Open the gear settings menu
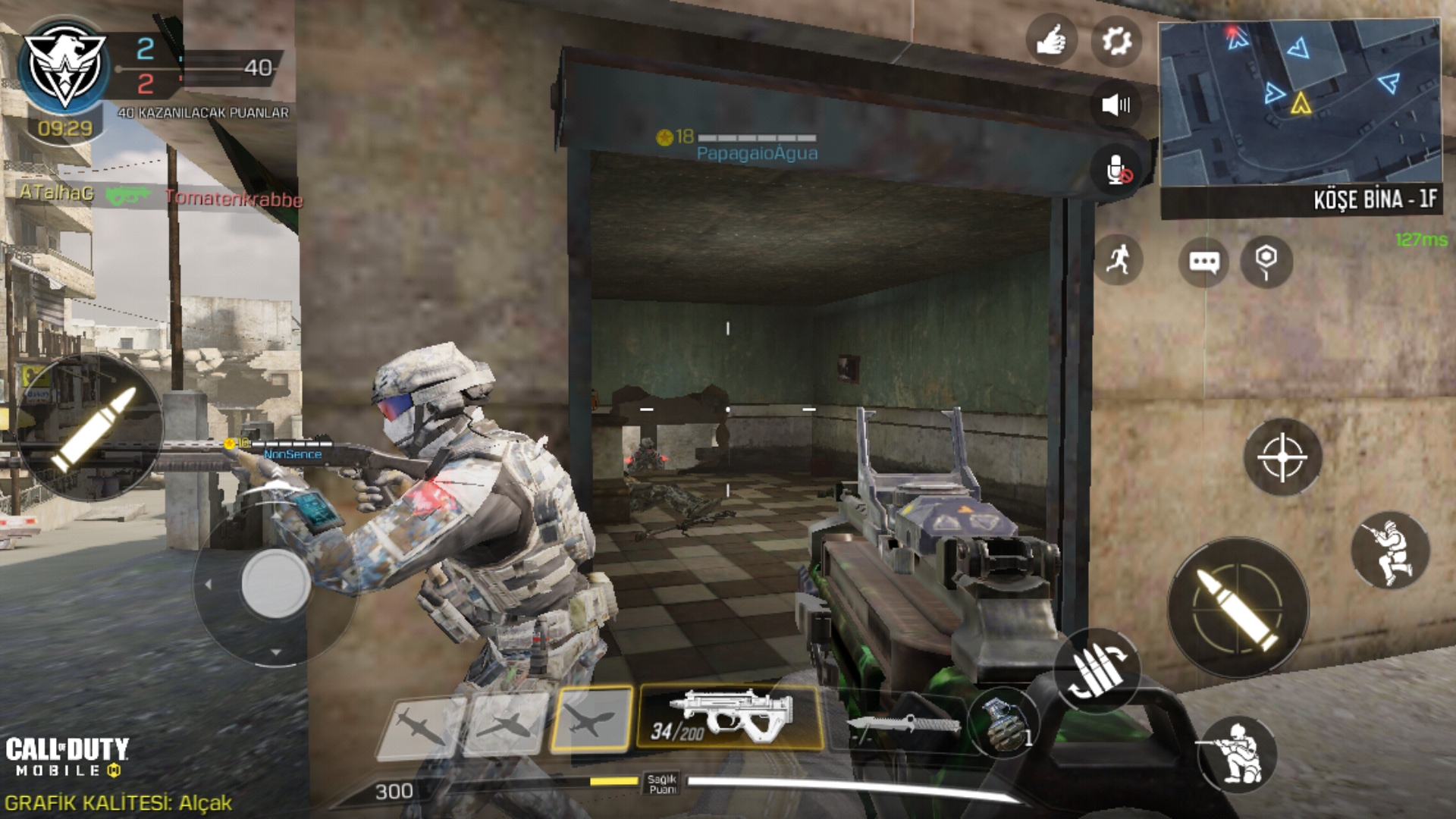The image size is (1456, 819). point(1116,39)
